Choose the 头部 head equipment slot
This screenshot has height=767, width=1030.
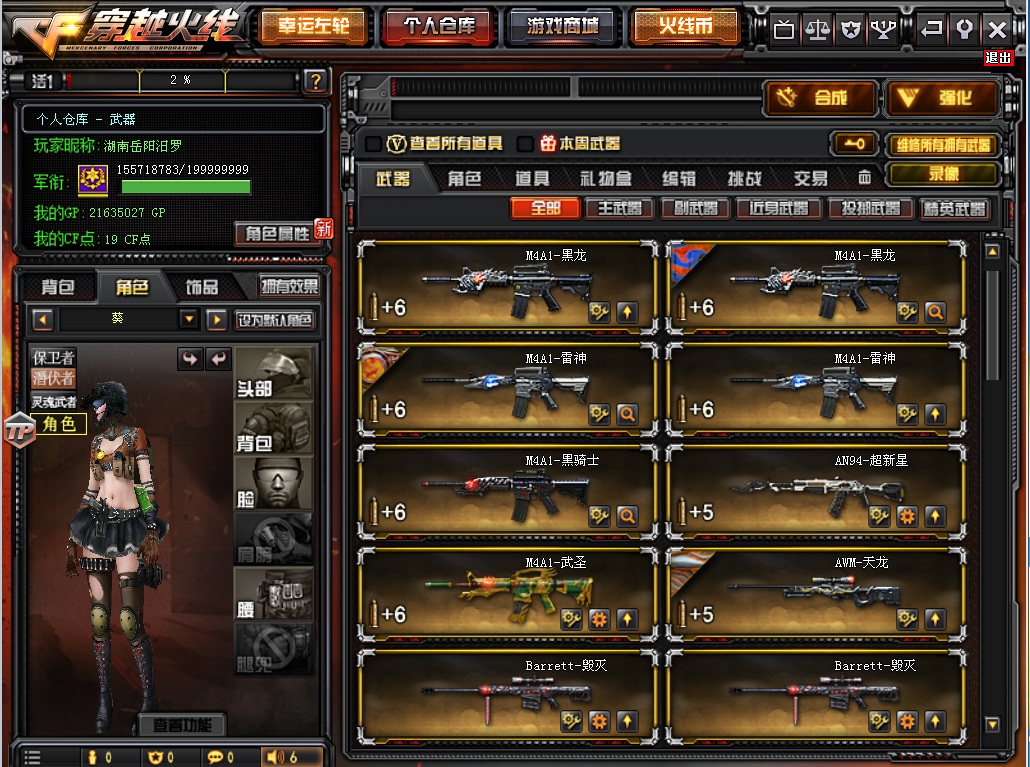tap(273, 373)
